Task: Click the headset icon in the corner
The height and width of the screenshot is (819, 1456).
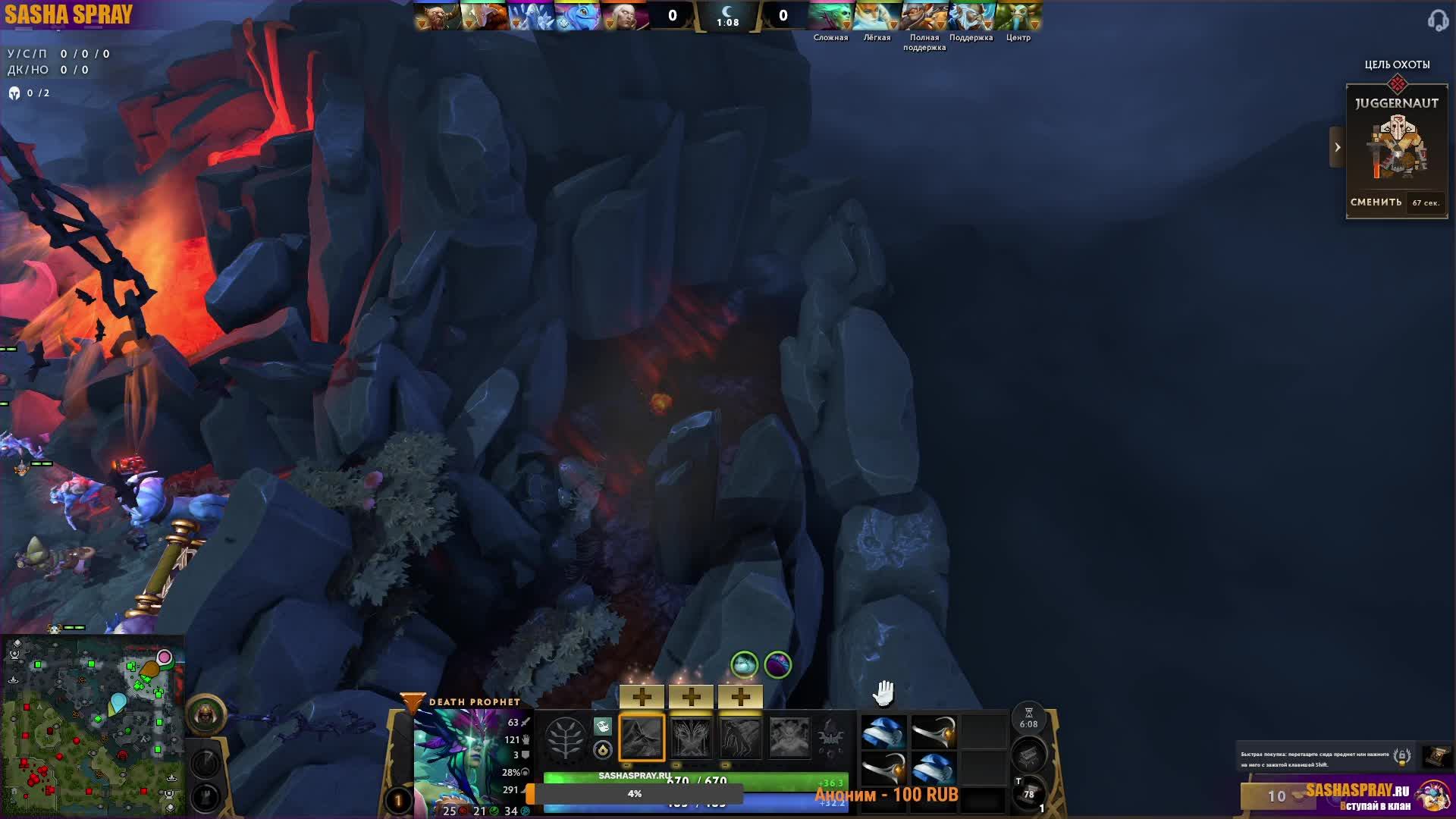Action: 1437,20
